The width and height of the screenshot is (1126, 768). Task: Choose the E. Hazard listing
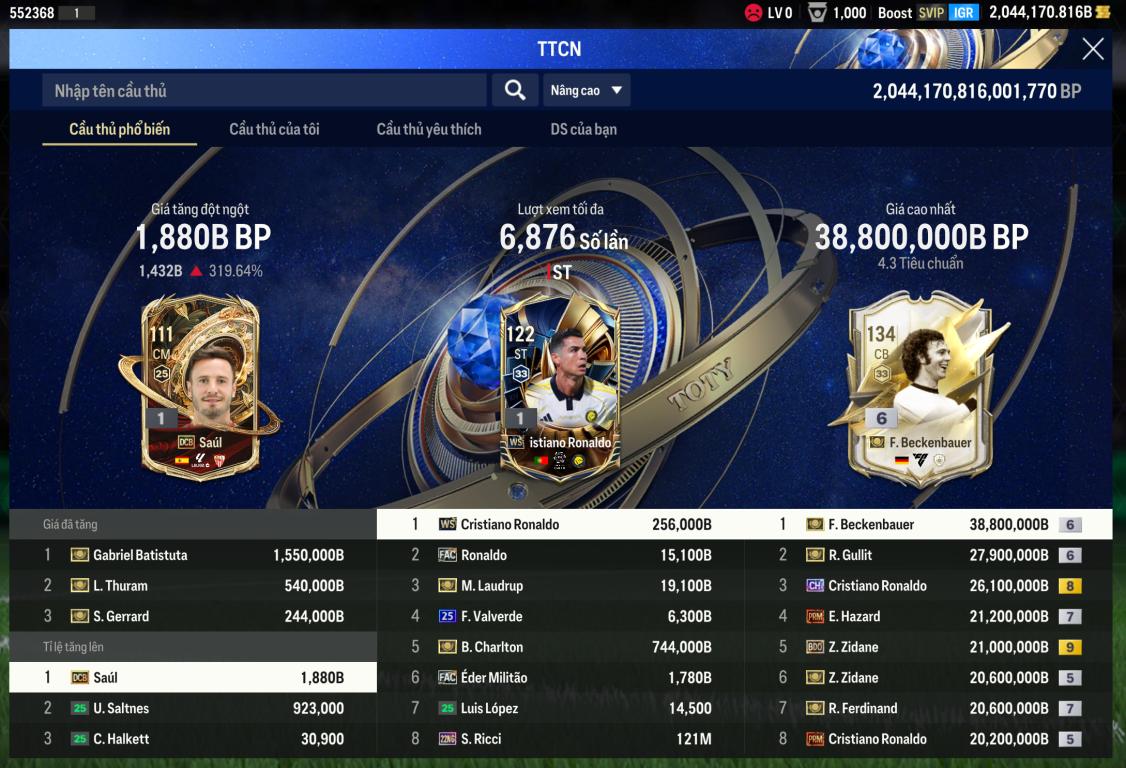point(928,616)
